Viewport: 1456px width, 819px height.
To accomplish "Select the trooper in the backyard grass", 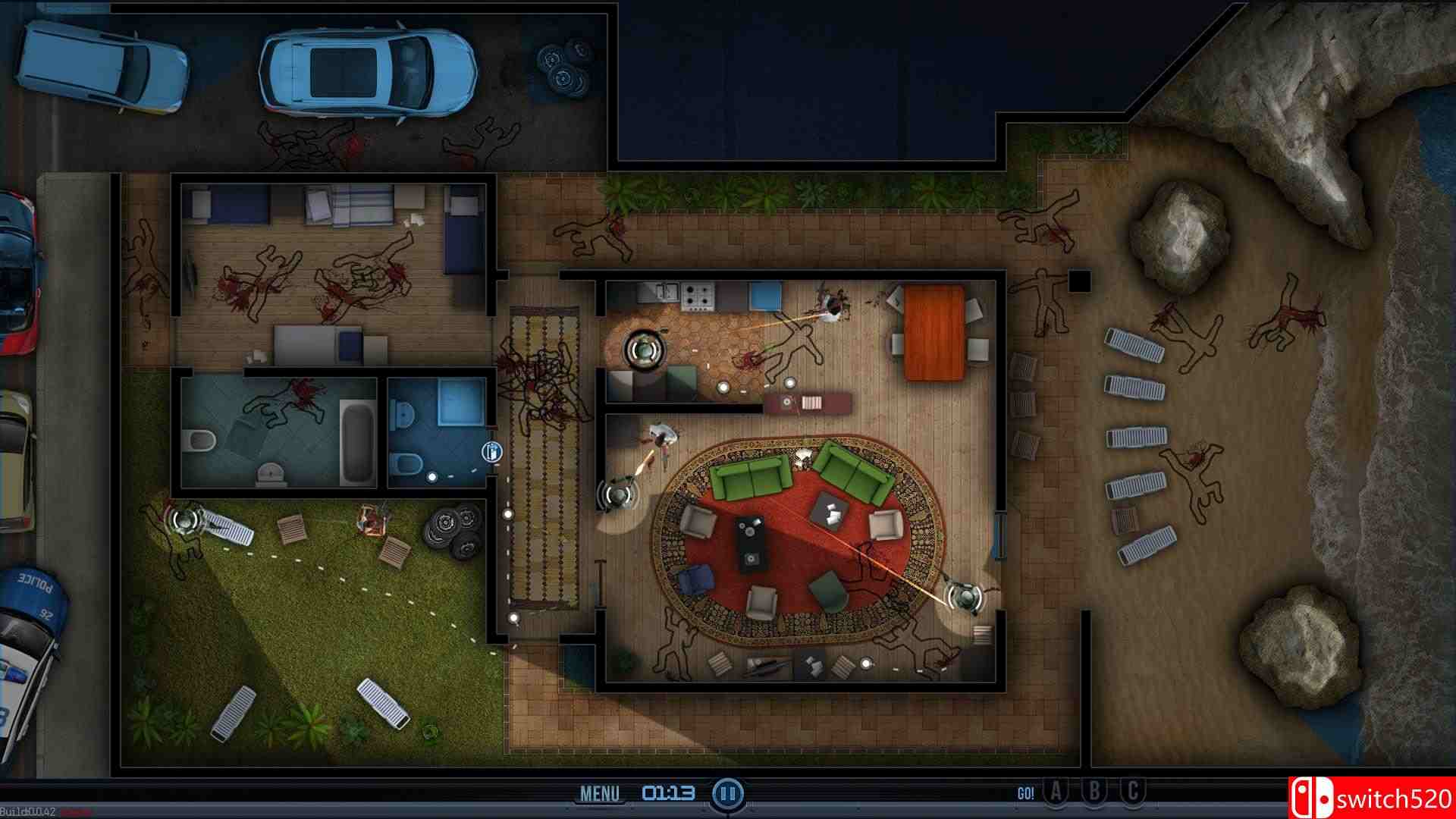I will 184,521.
